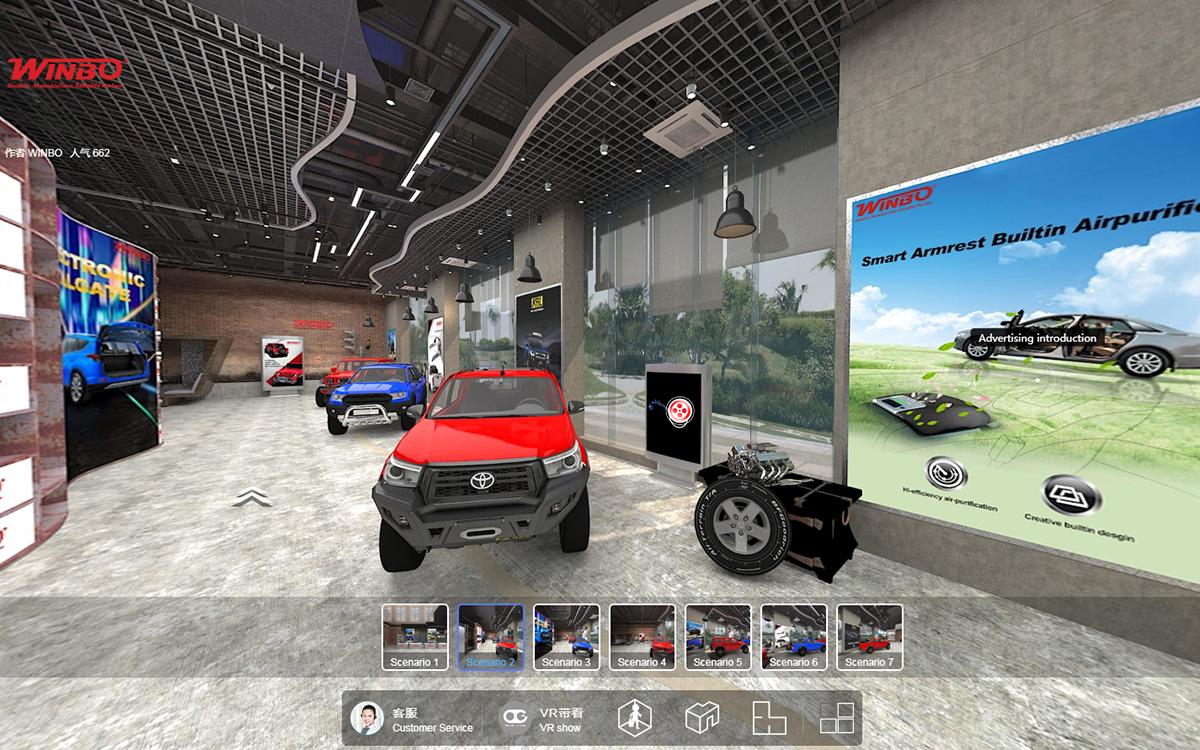Start the VR show guided tour
Screen dimensions: 1200x750
click(x=543, y=719)
